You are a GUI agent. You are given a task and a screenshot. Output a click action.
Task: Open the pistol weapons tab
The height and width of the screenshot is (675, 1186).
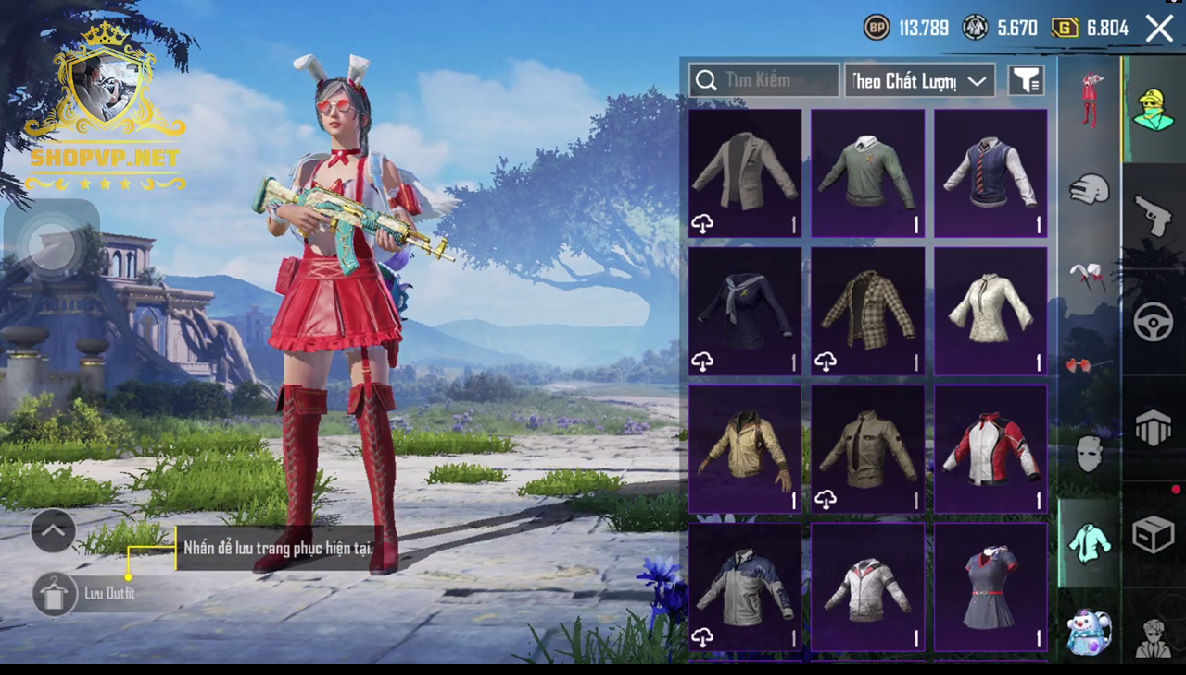1153,215
